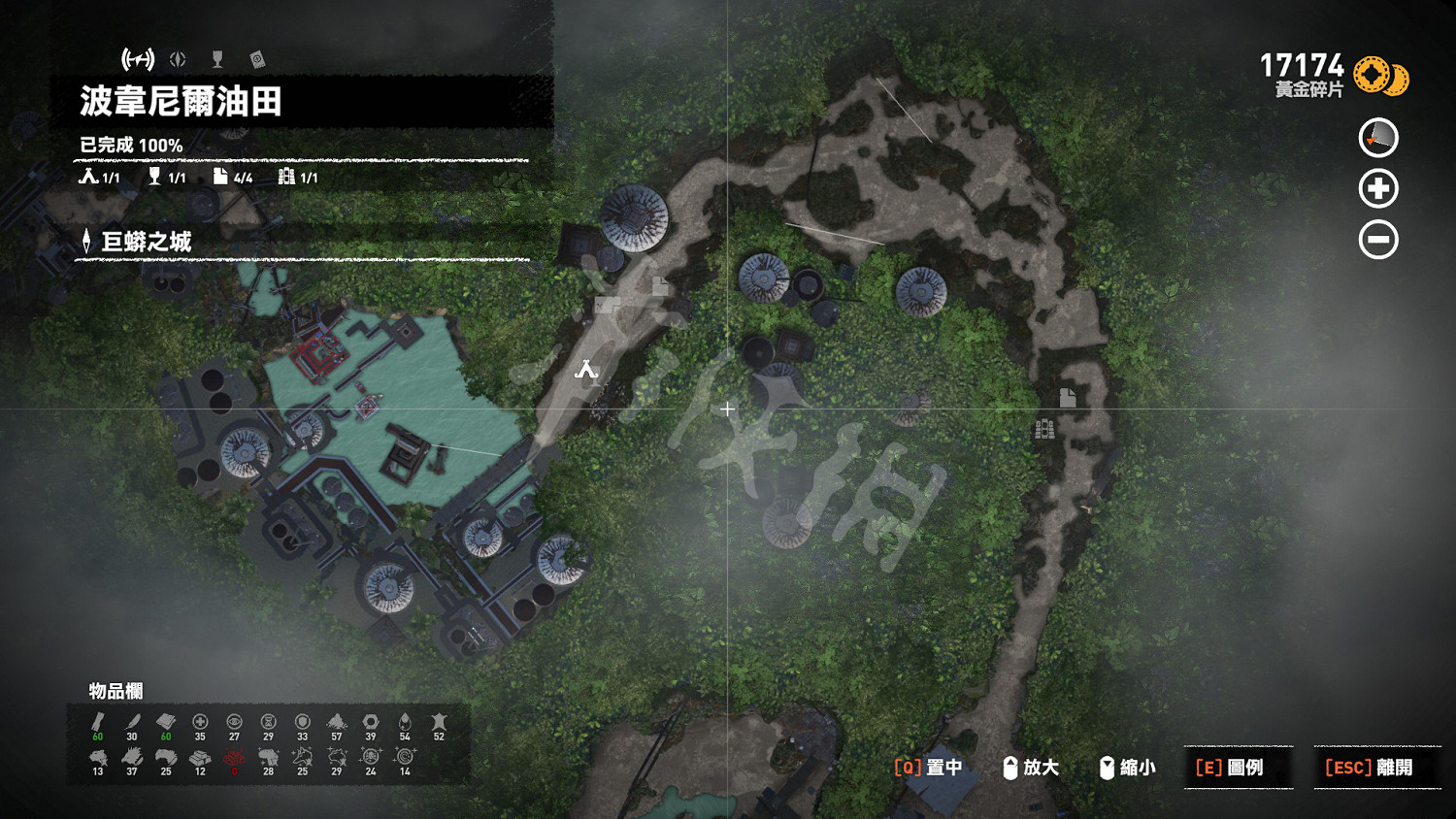The height and width of the screenshot is (819, 1456).
Task: Select the map tab icon at top
Action: [138, 59]
